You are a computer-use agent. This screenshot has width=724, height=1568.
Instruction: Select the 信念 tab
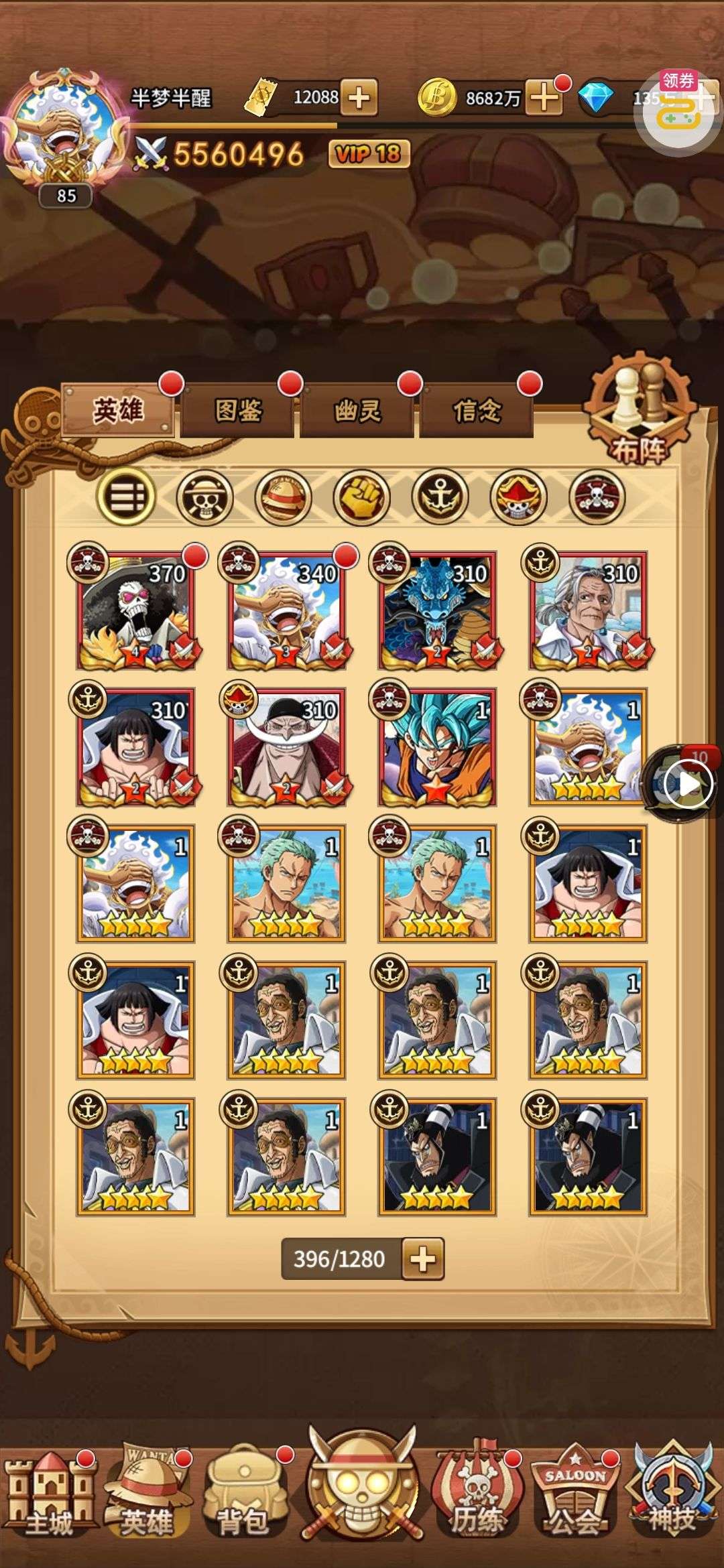[477, 410]
